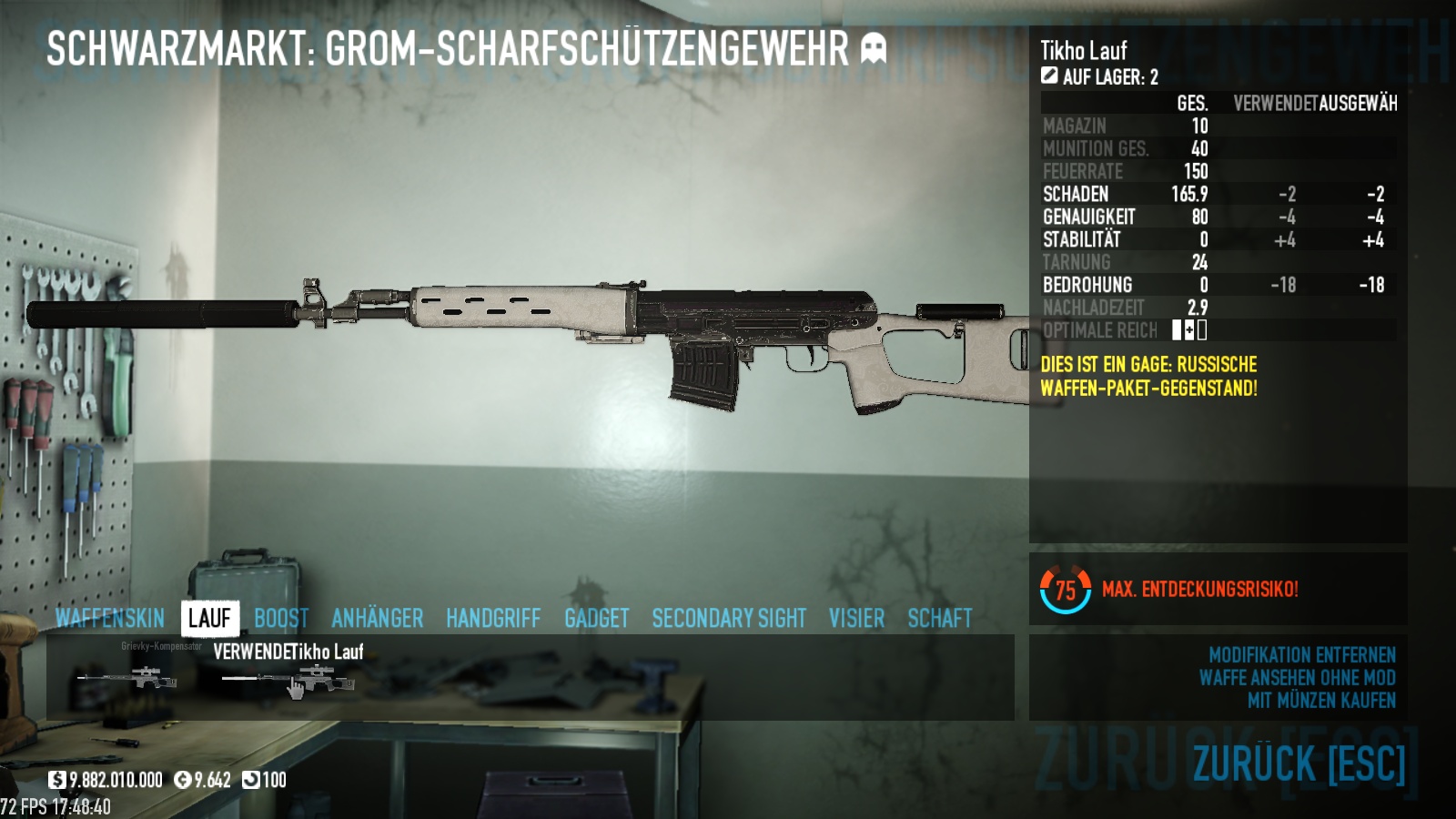Open the Gadget tab
The image size is (1456, 819).
pos(596,619)
